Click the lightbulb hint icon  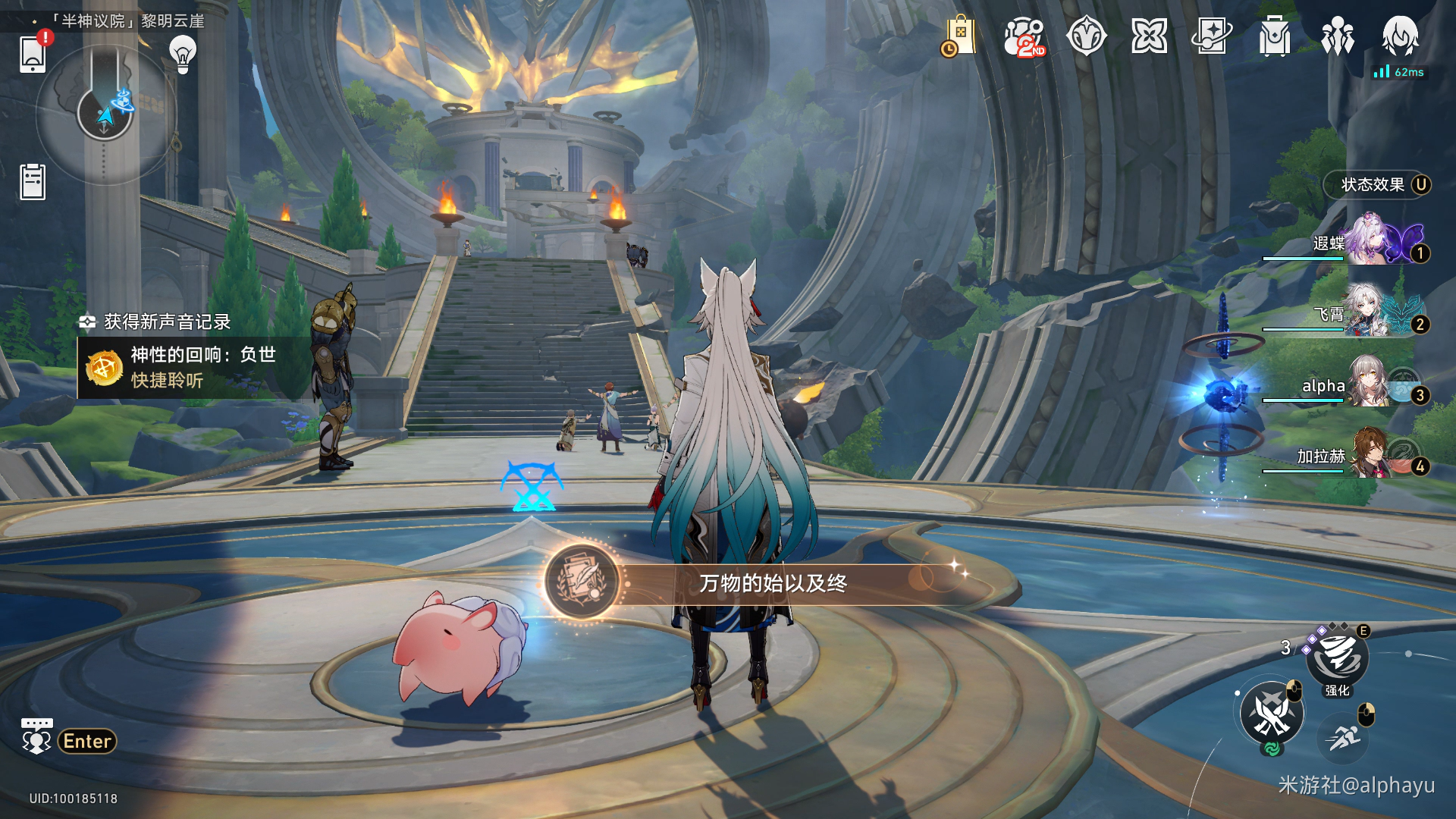(182, 54)
